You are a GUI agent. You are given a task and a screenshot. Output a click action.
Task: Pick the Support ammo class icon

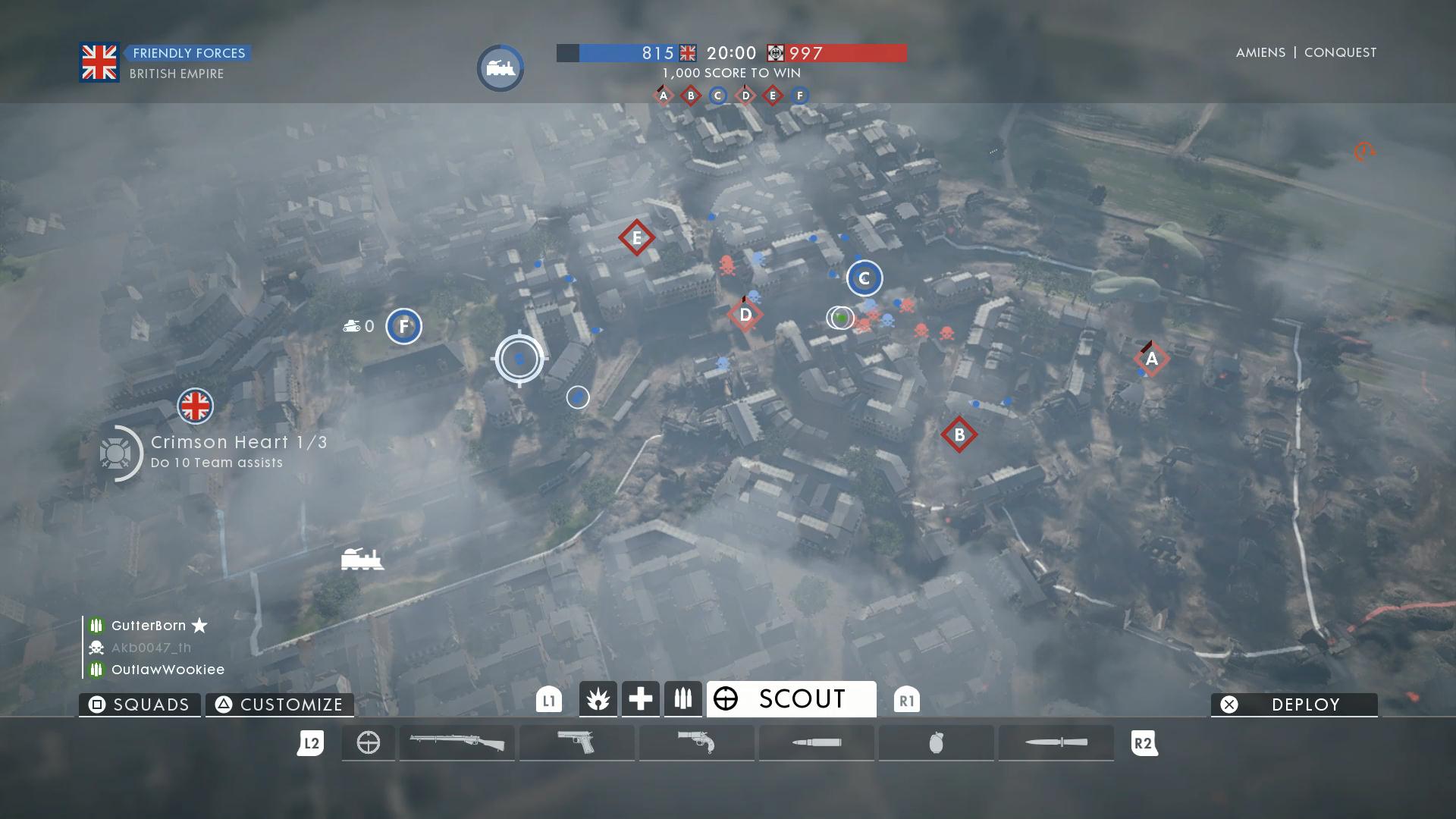click(x=683, y=699)
